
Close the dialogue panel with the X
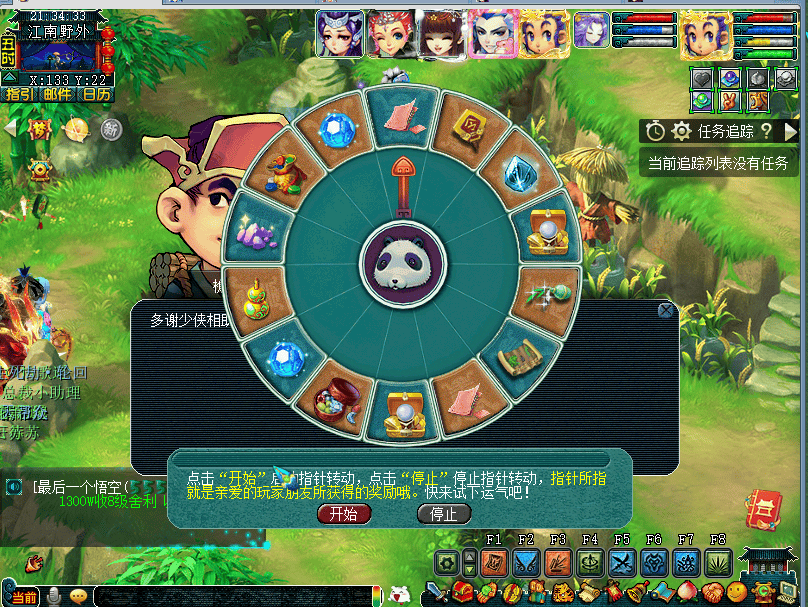point(666,311)
